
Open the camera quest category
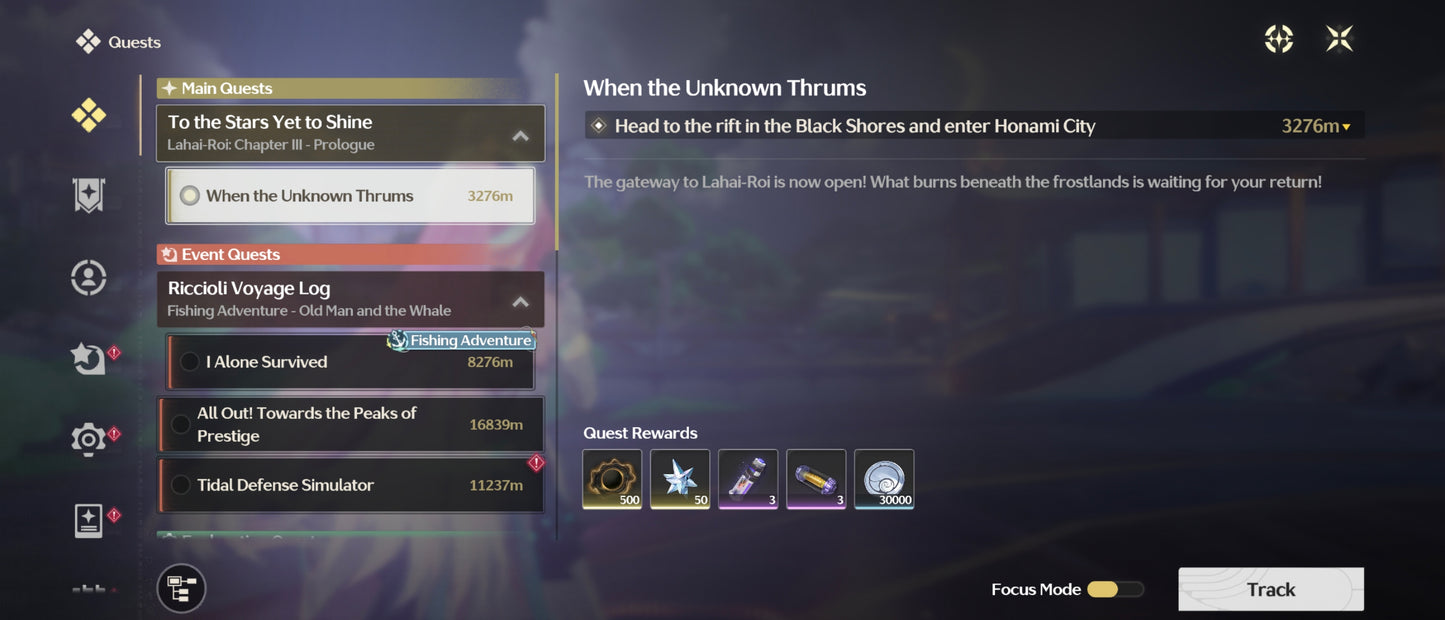point(89,438)
